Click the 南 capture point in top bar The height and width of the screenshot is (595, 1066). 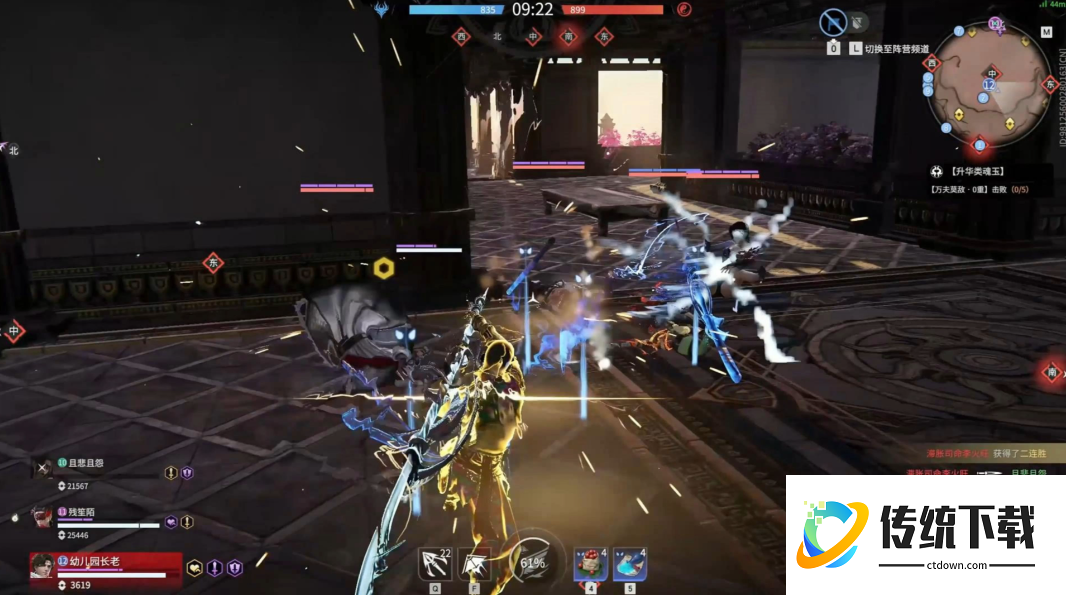[568, 36]
